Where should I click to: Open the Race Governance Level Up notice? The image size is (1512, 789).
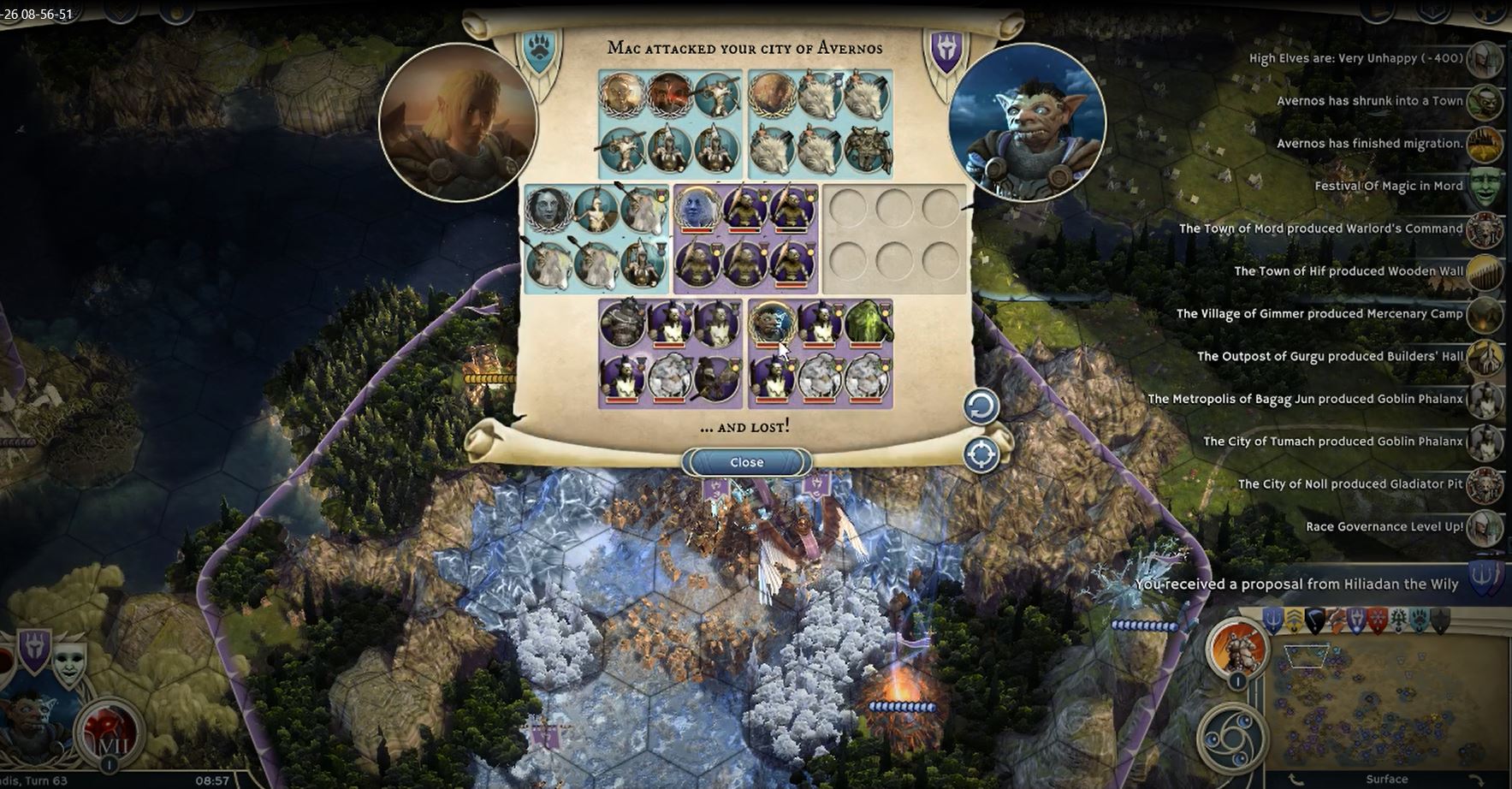[x=1384, y=526]
